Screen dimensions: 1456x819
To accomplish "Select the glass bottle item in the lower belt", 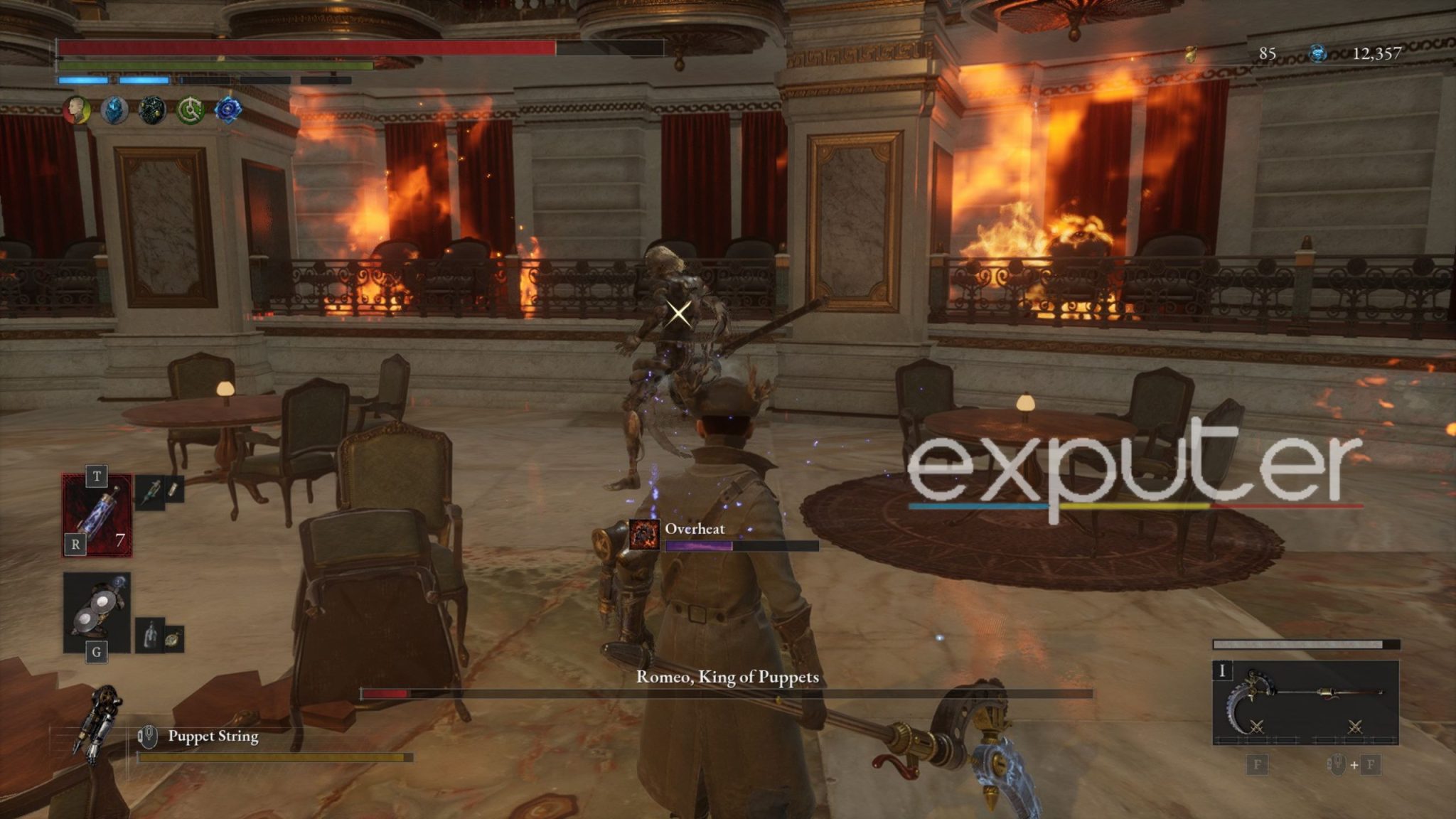I will tap(150, 633).
